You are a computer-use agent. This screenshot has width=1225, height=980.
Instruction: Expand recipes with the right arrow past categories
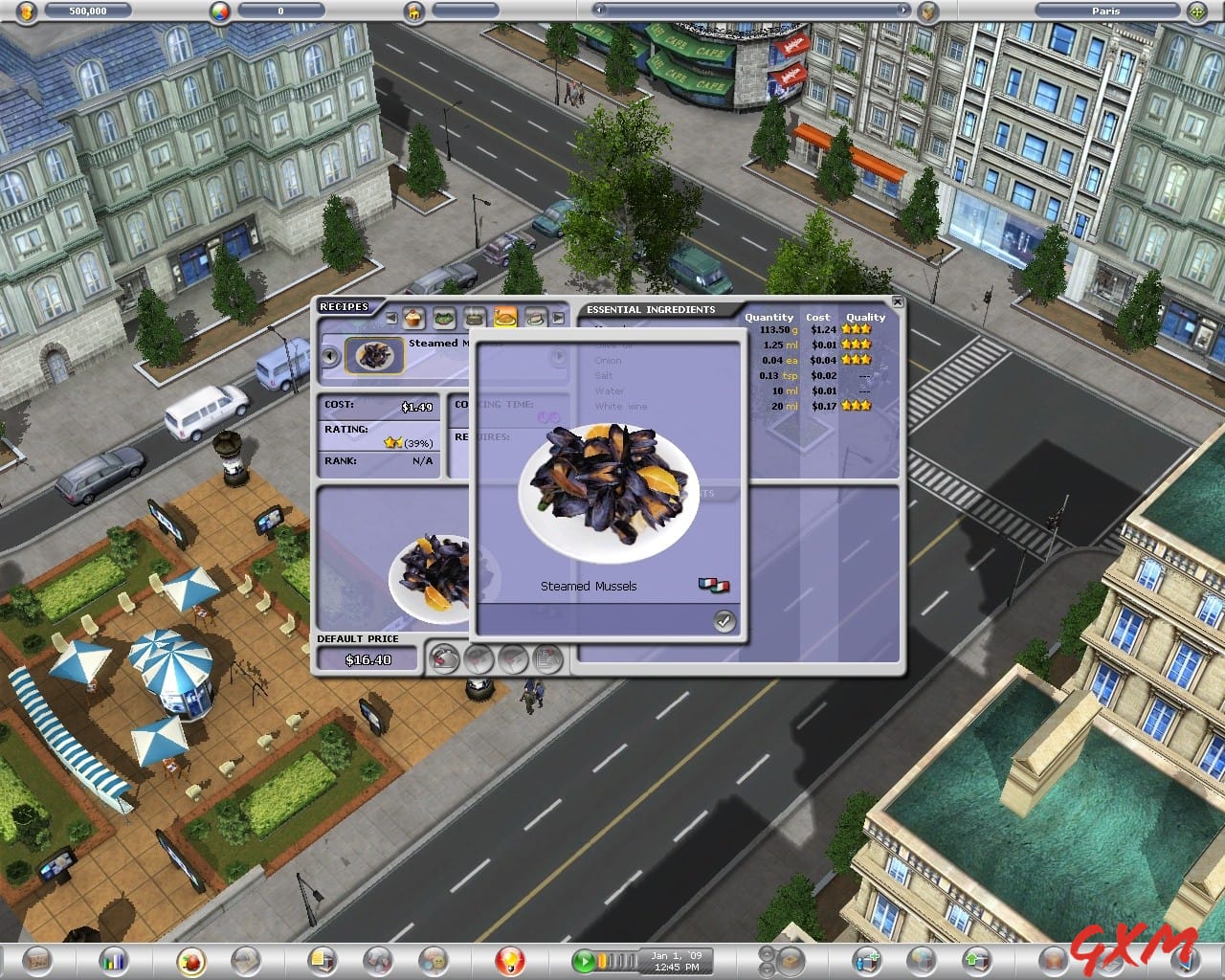pyautogui.click(x=559, y=318)
